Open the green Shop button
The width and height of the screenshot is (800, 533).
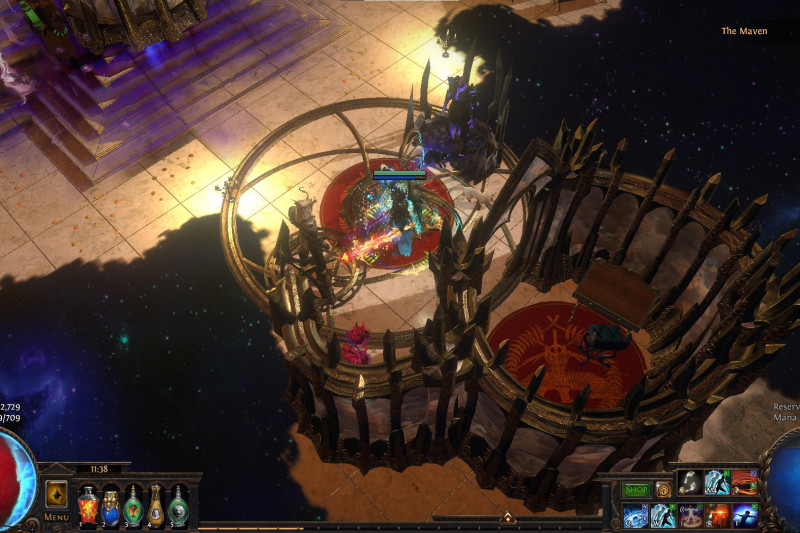[x=637, y=490]
